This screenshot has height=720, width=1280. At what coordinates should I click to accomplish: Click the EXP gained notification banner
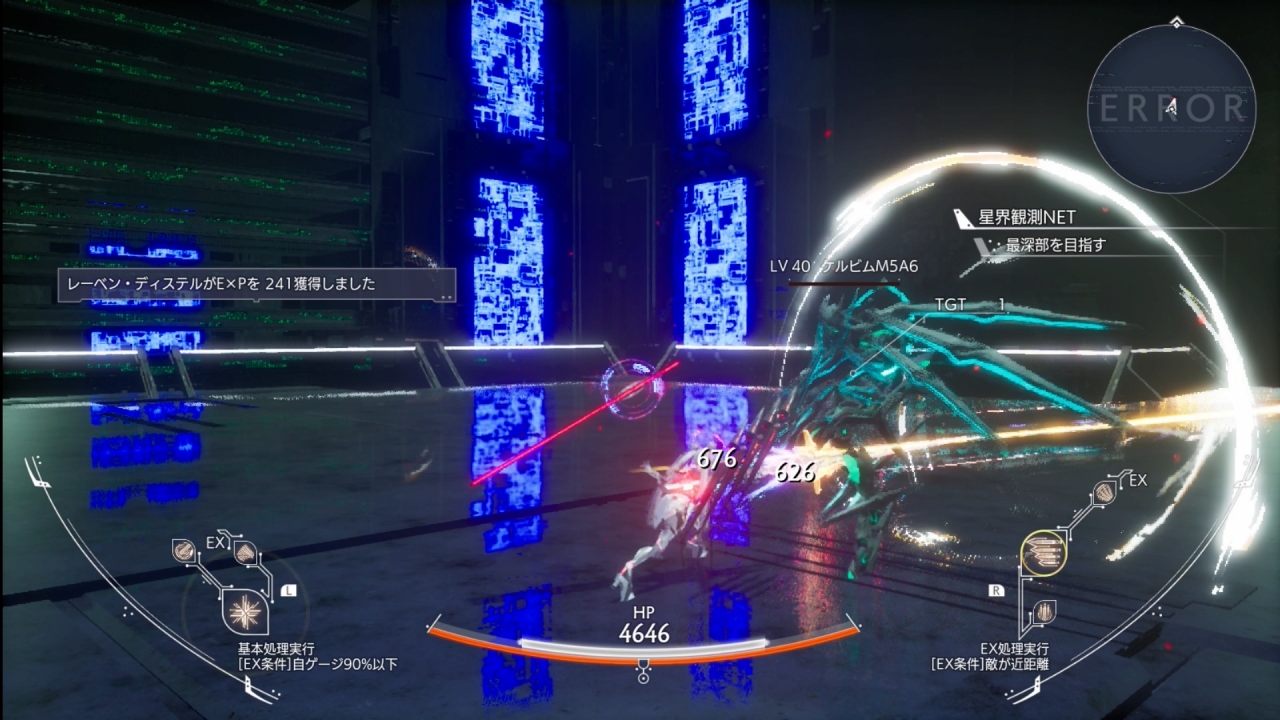[x=256, y=284]
